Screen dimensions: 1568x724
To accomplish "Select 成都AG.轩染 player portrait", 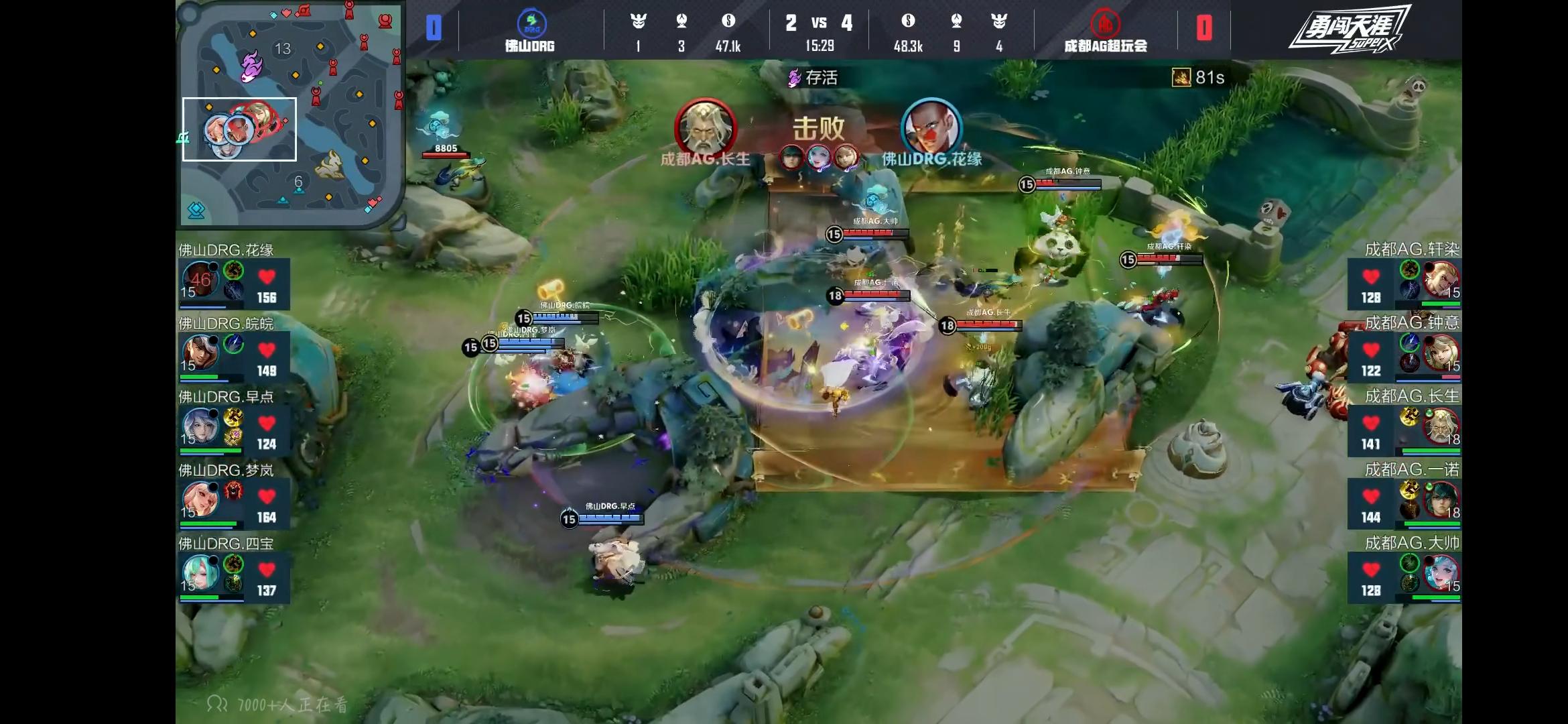I will [1441, 279].
